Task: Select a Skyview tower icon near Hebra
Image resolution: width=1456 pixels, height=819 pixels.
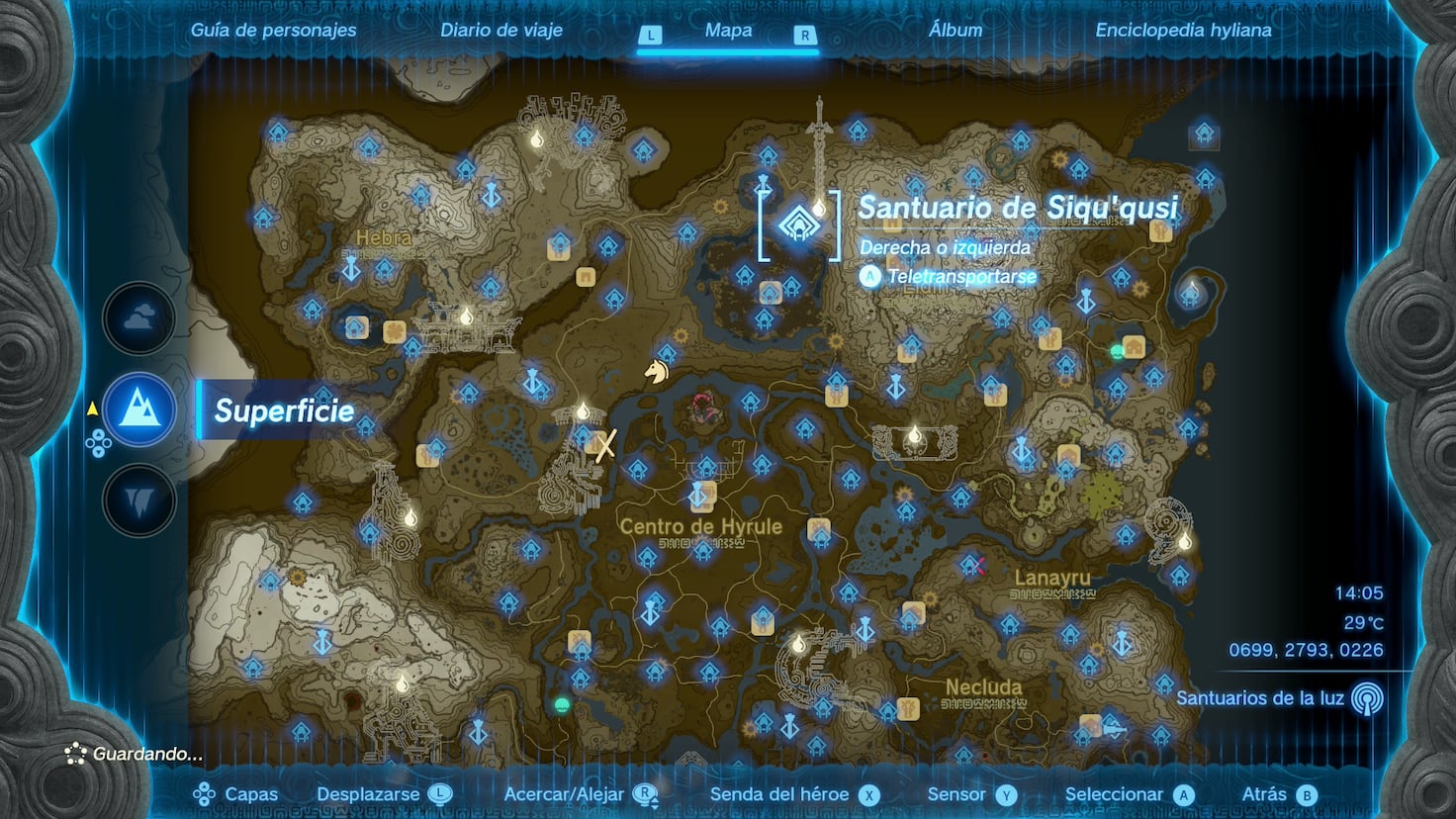Action: (x=351, y=270)
